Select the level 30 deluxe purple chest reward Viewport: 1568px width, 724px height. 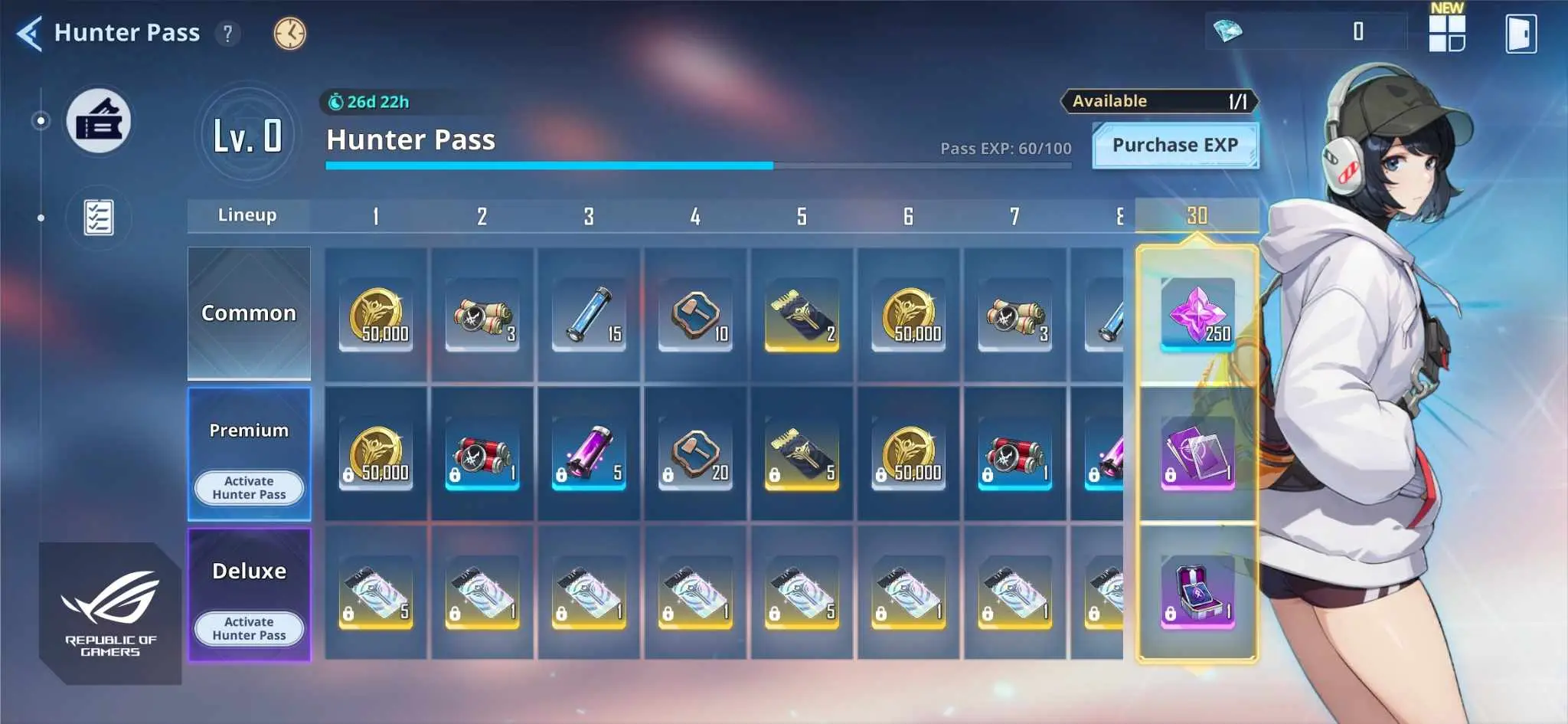click(1197, 592)
